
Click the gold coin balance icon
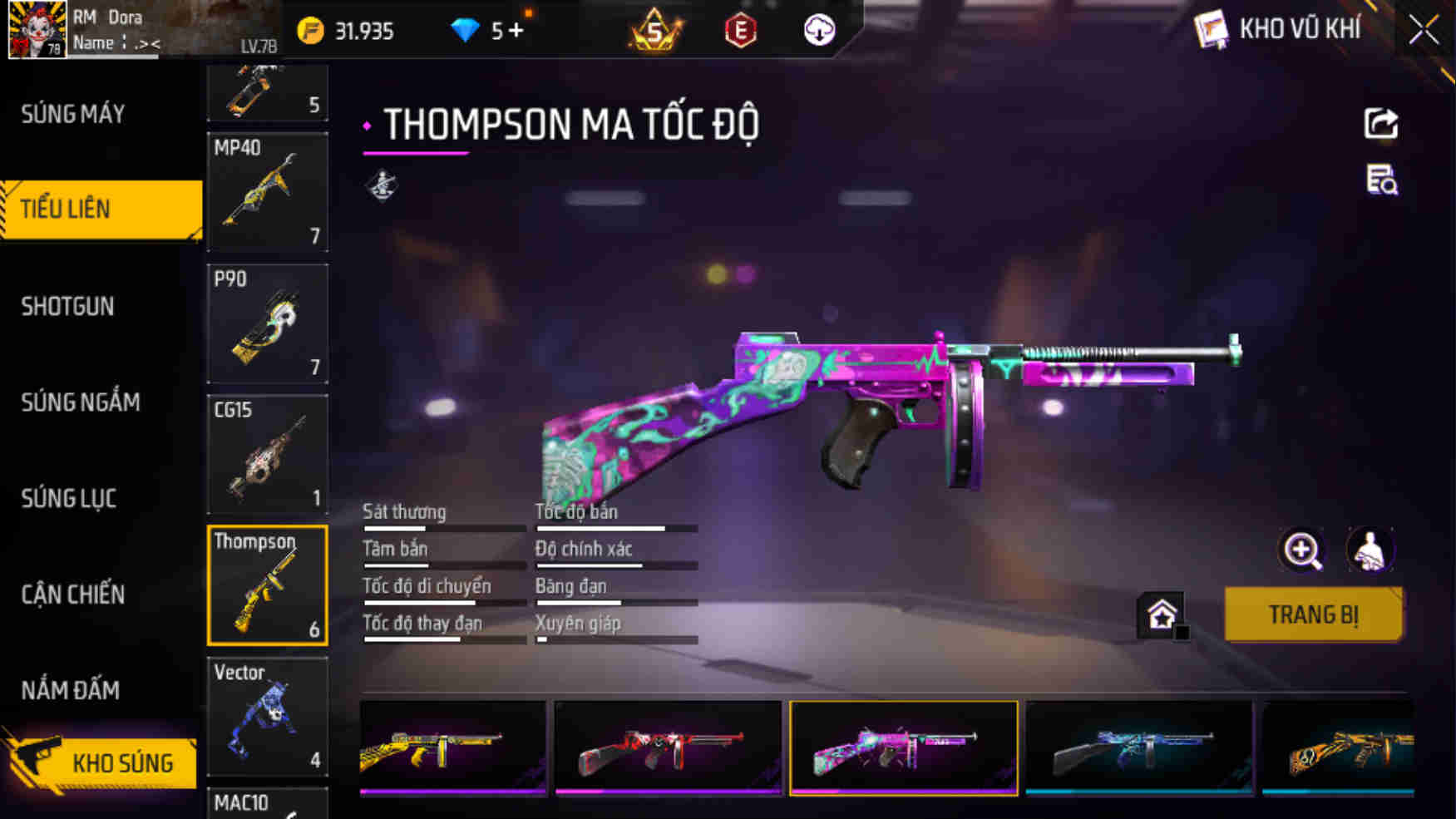pos(309,29)
